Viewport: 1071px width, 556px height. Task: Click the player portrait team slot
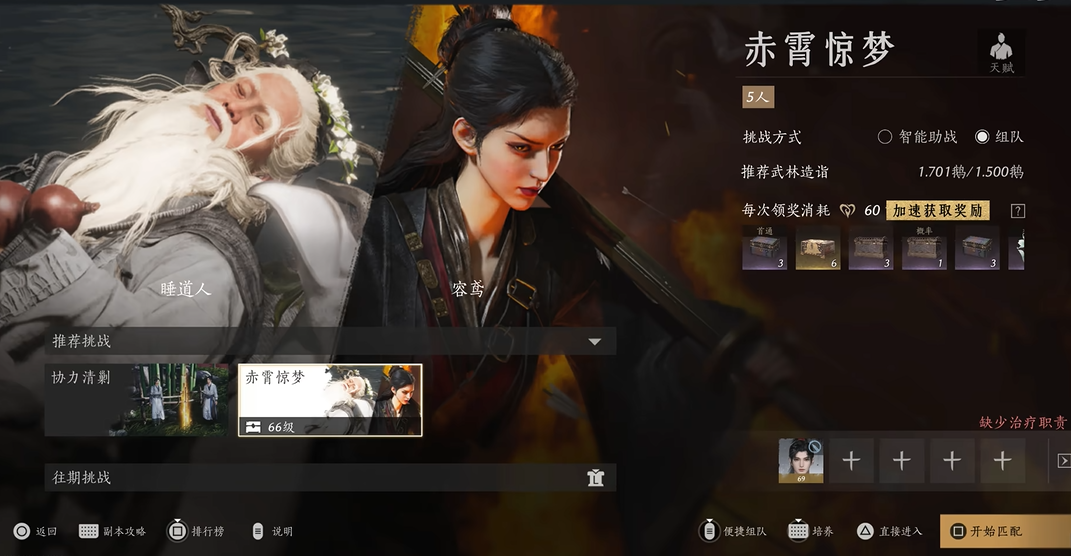pyautogui.click(x=801, y=461)
